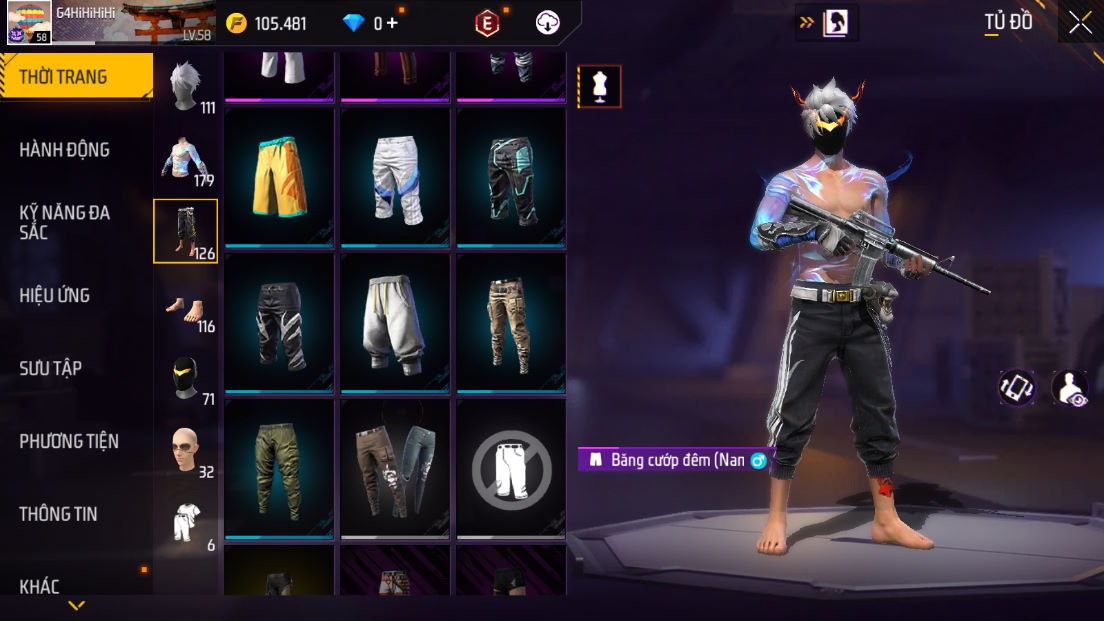The image size is (1104, 621).
Task: Equip the yellow shorts item
Action: [280, 177]
